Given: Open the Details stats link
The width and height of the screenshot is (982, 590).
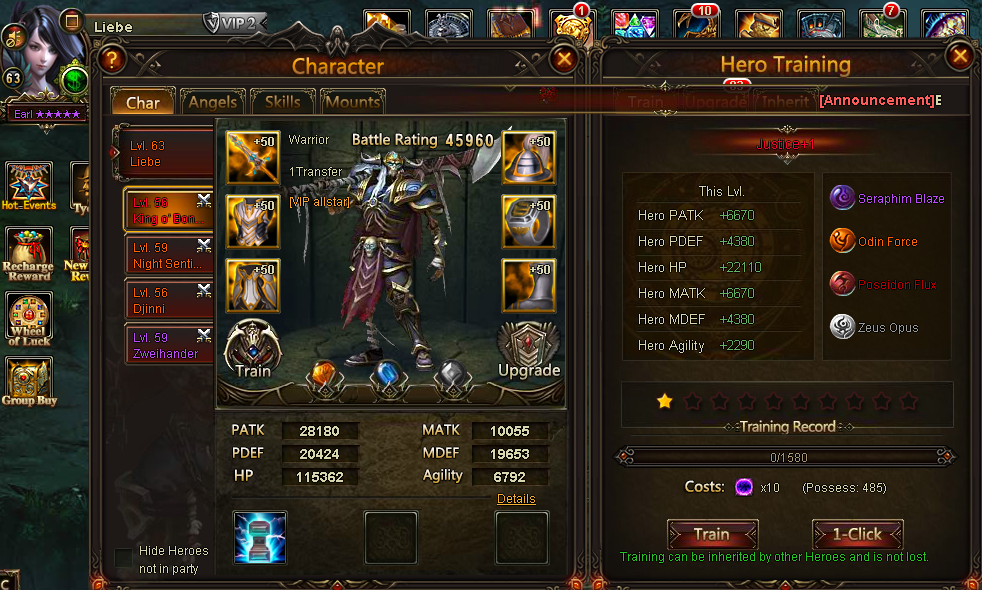Looking at the screenshot, I should click(x=516, y=499).
